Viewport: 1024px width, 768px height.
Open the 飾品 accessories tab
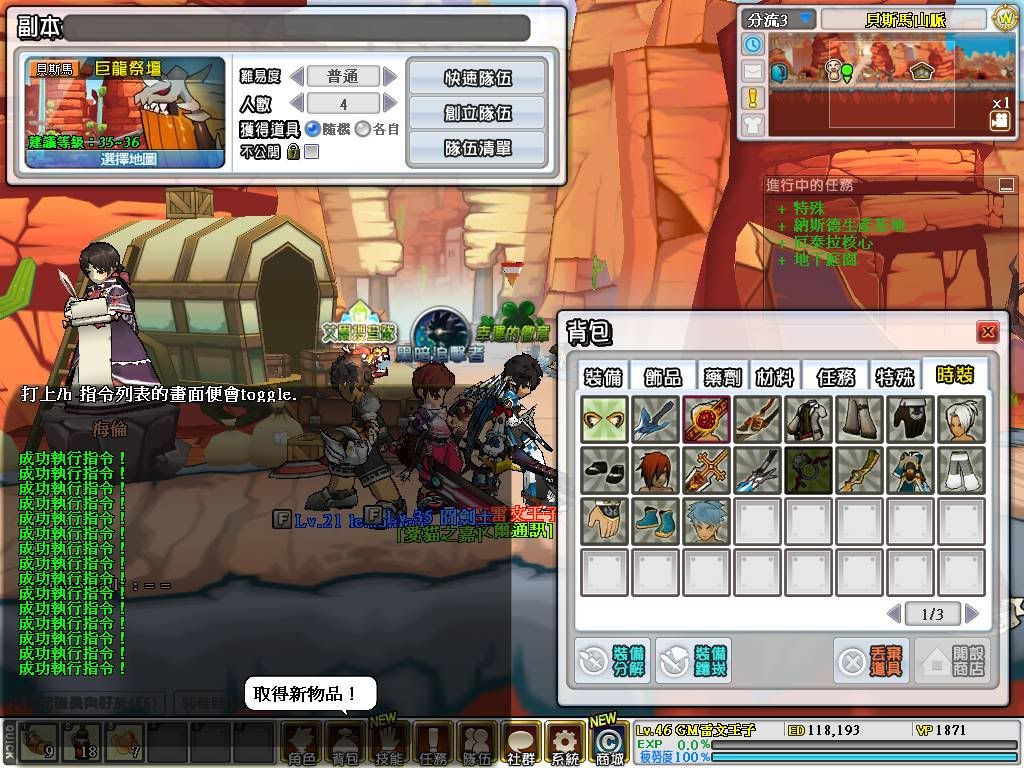pyautogui.click(x=662, y=376)
